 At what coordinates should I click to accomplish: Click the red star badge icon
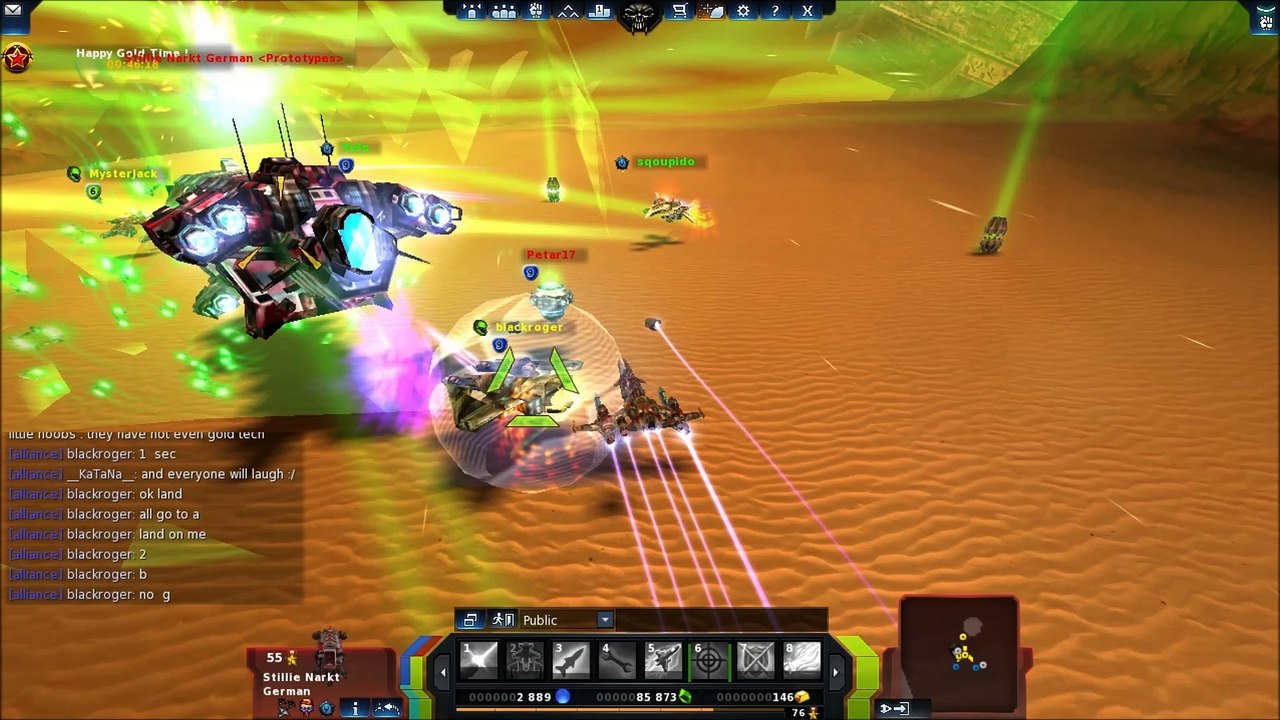pos(17,59)
